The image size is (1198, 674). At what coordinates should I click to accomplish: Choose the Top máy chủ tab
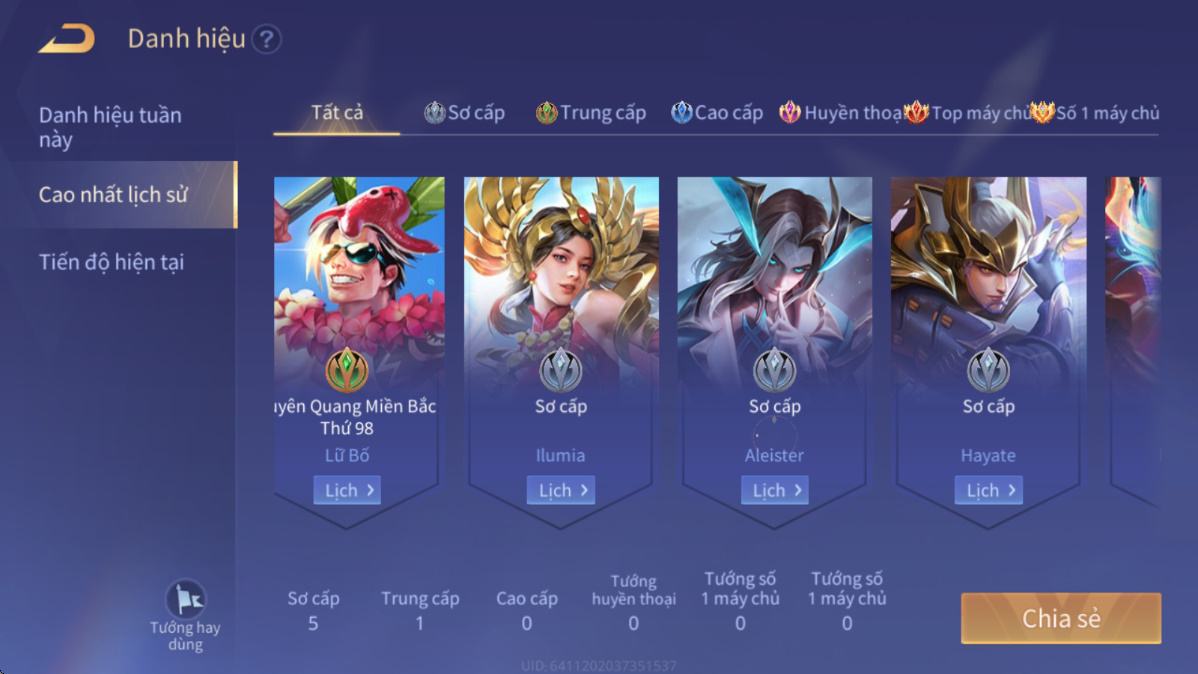[x=967, y=113]
